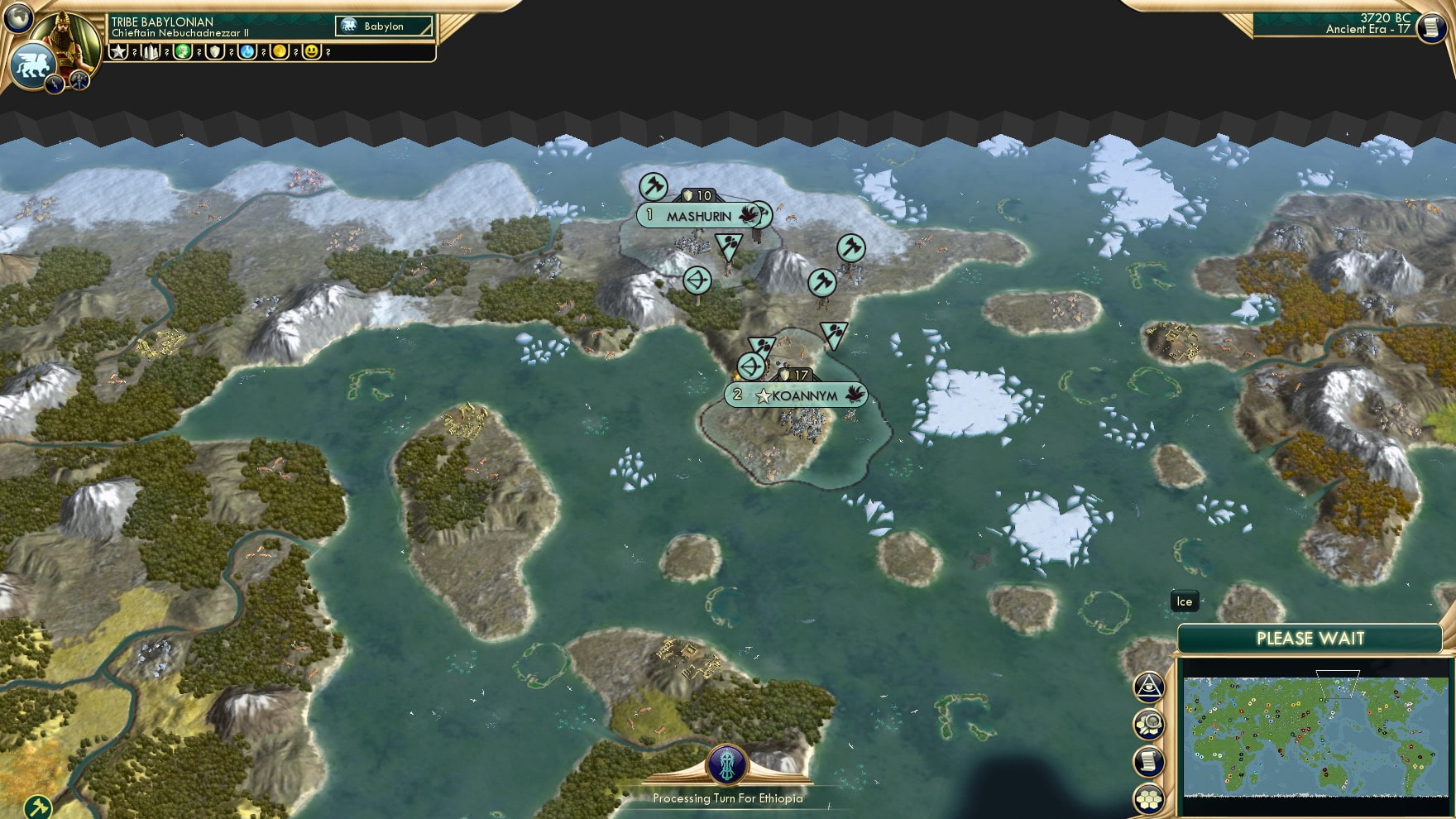Toggle map overlay options via the magnifier icon

[1148, 724]
